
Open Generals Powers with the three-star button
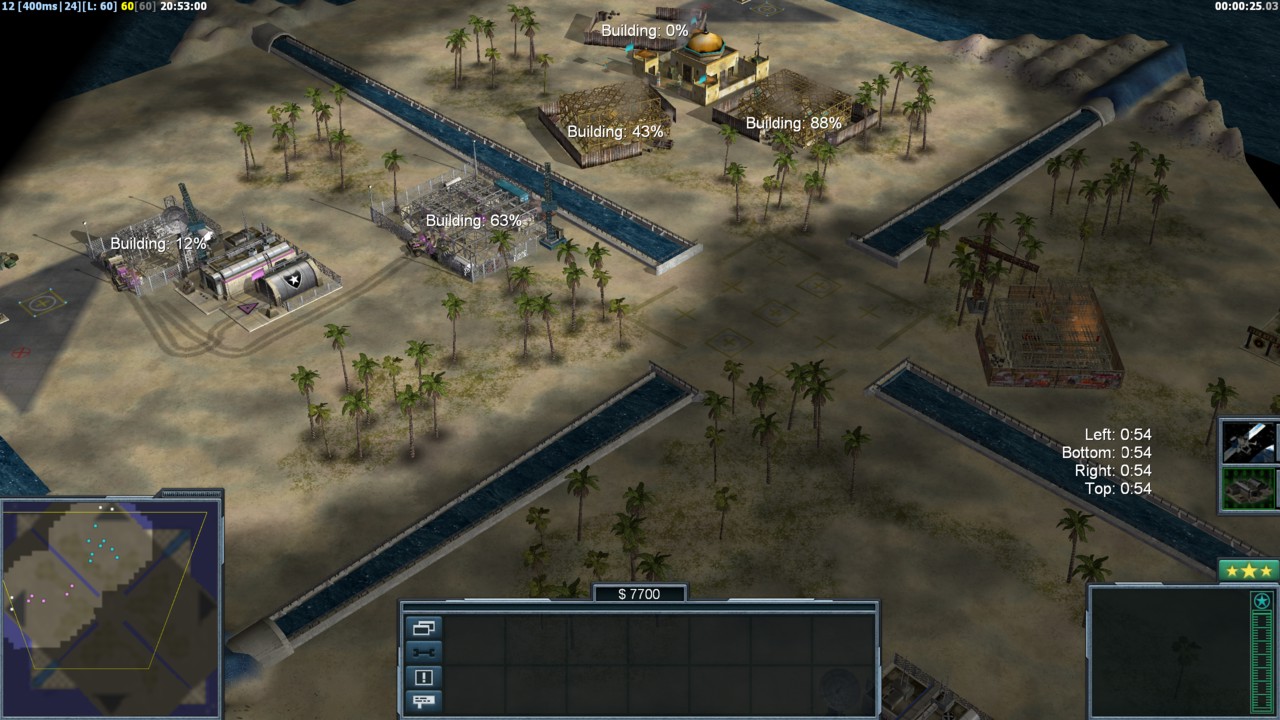1248,571
